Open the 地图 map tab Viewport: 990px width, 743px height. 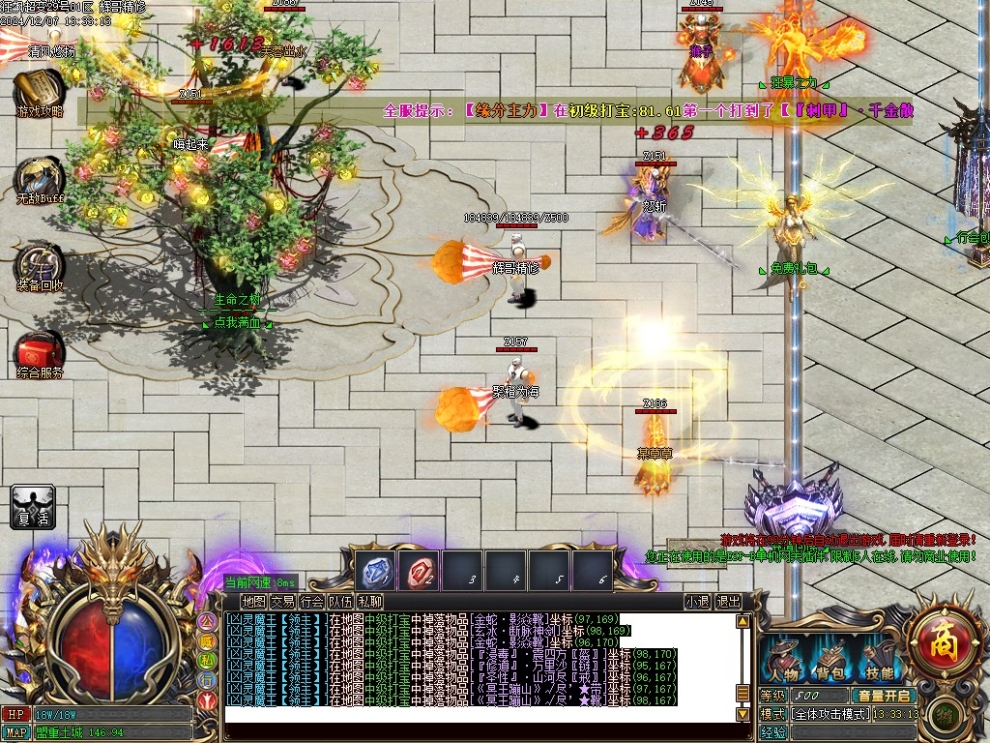(254, 602)
